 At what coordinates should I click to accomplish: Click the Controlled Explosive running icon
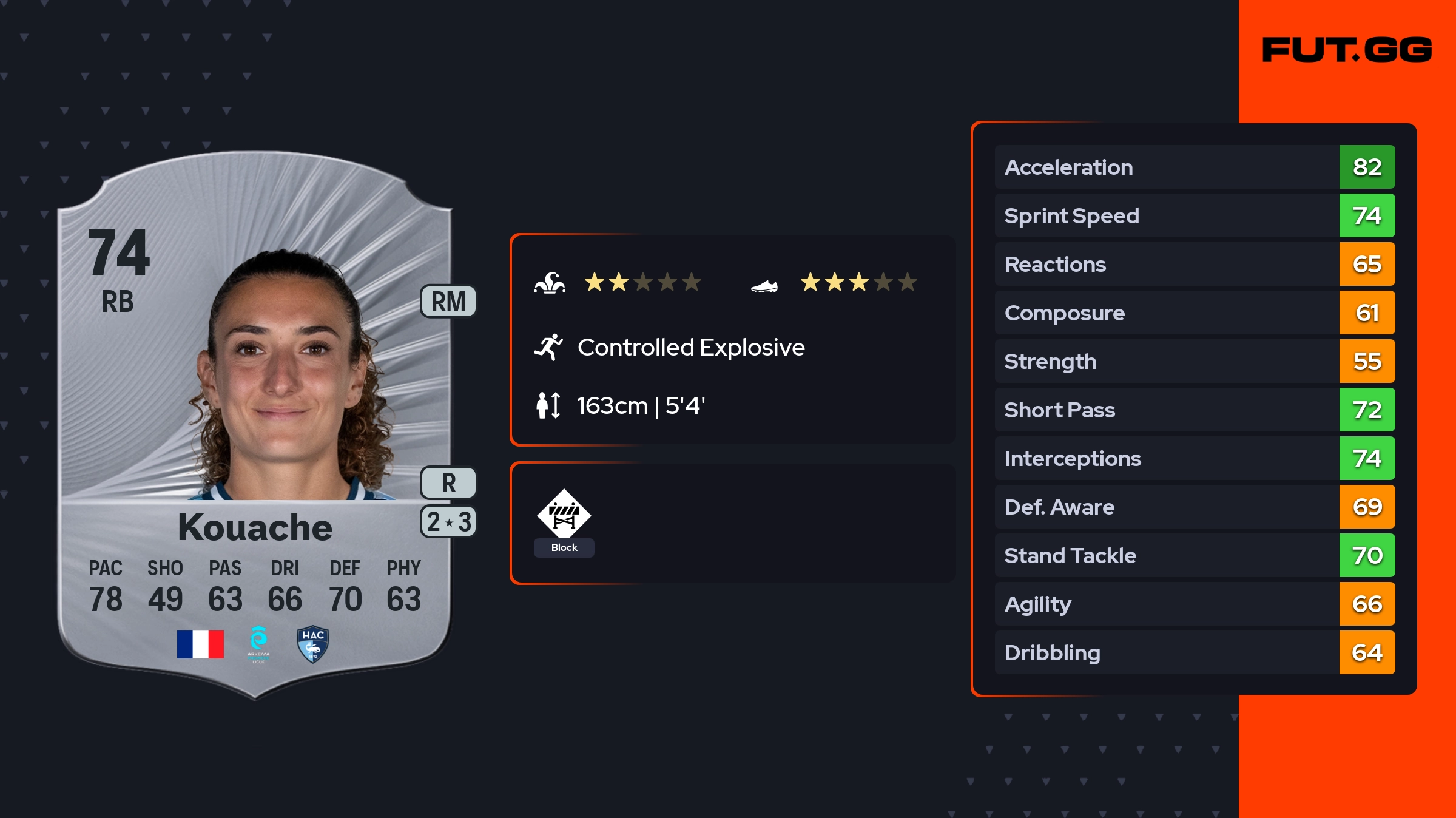click(x=548, y=347)
